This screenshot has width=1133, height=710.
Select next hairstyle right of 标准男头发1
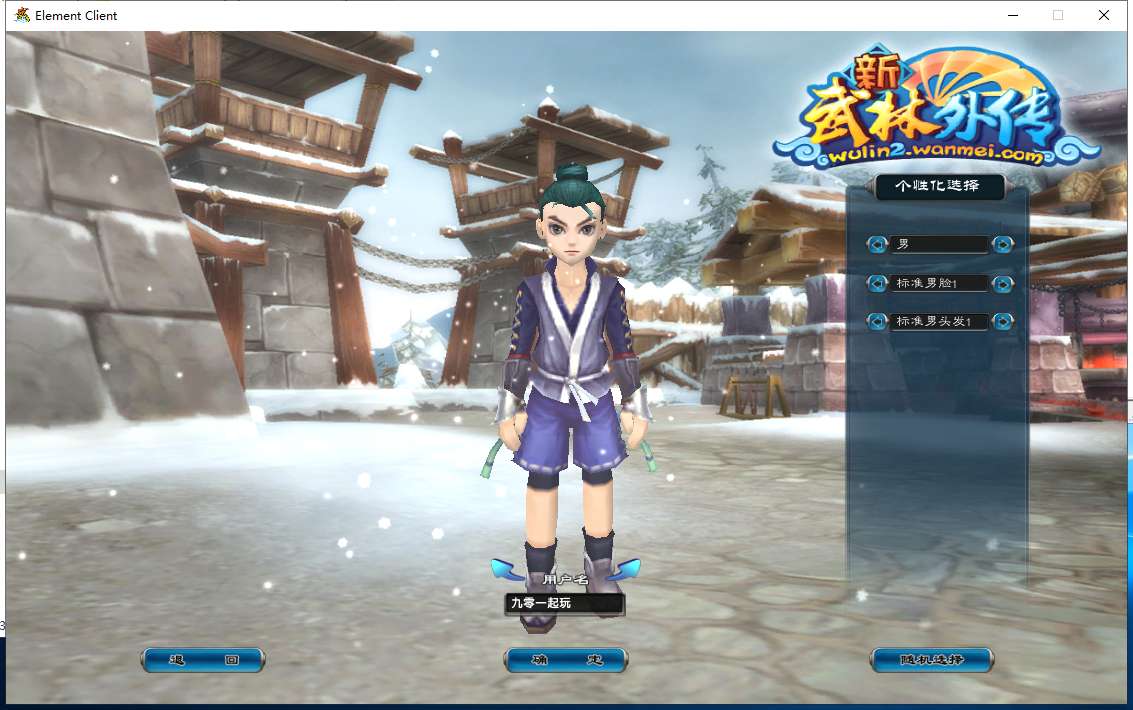pos(1002,321)
